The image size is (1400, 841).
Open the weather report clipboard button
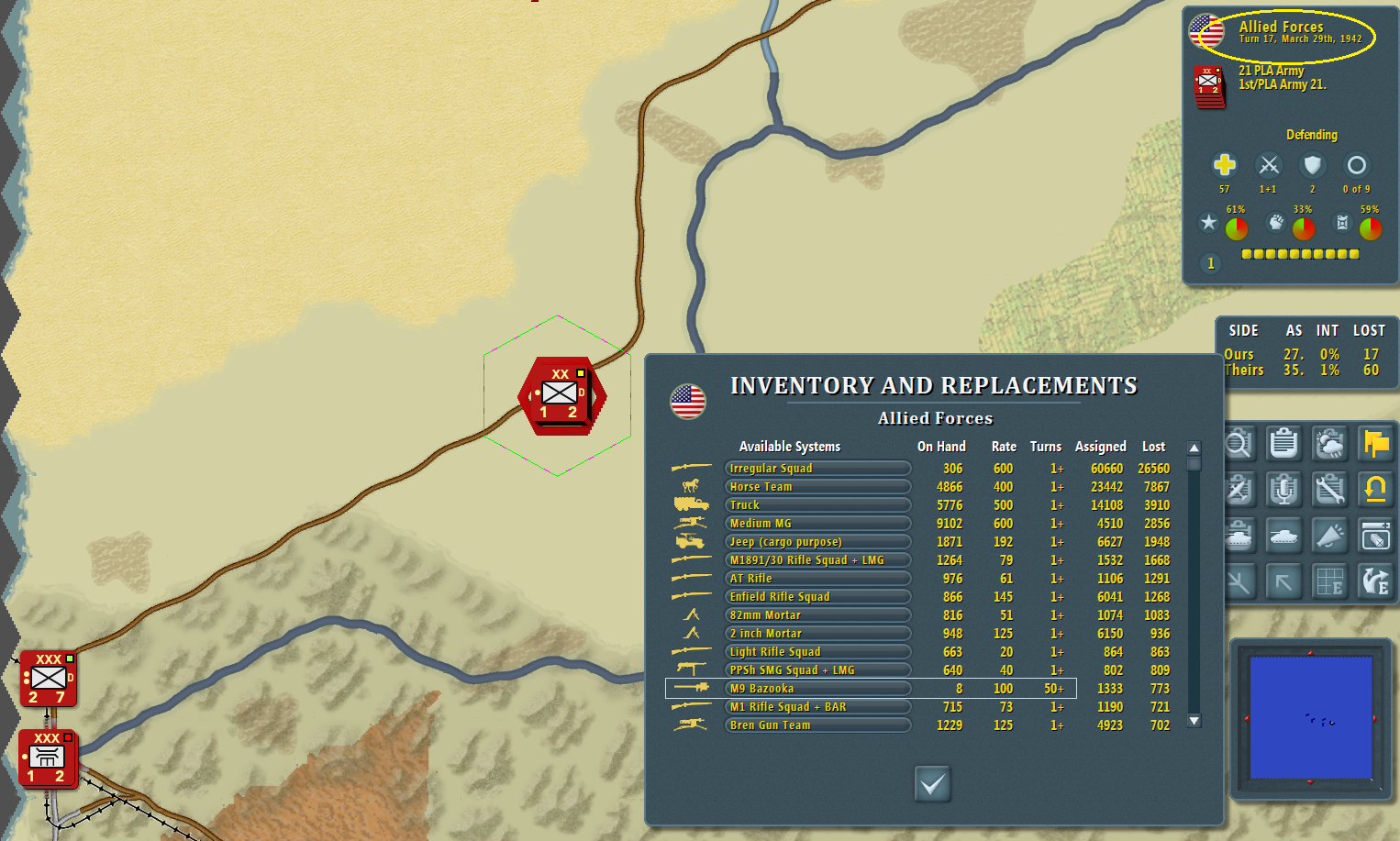pos(1329,444)
